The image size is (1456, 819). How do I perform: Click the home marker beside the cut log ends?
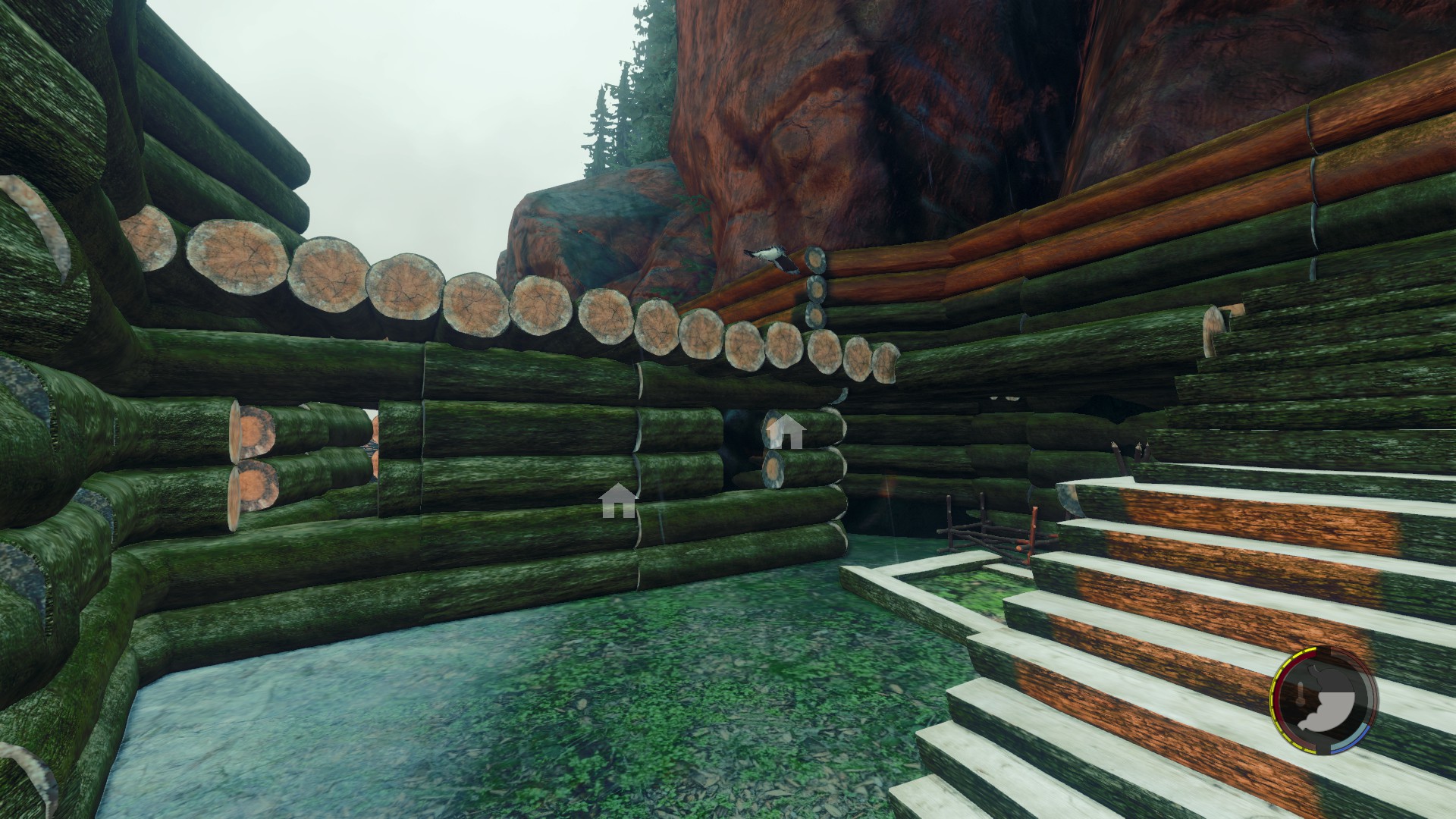(x=786, y=432)
